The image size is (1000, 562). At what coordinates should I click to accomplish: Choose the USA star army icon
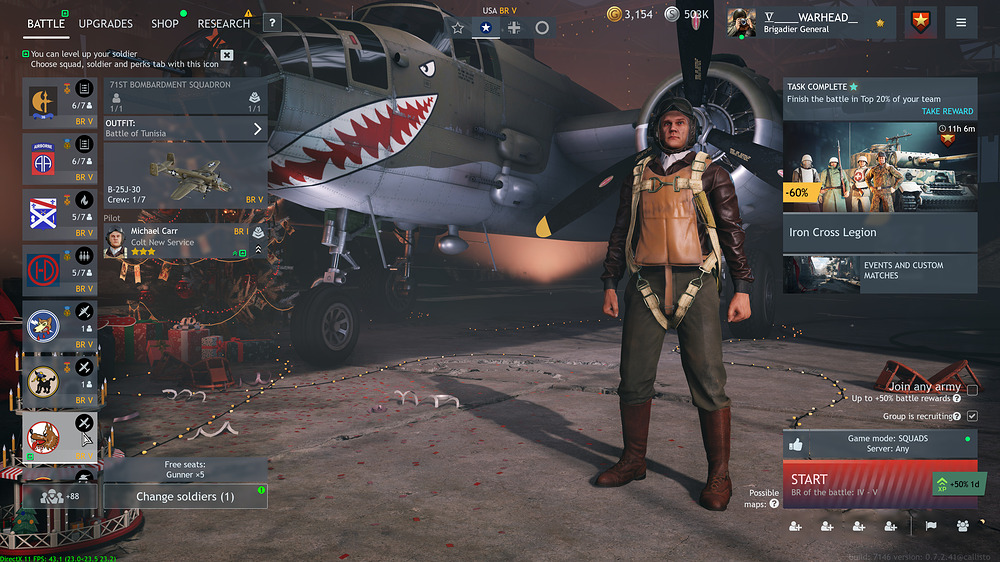(x=486, y=28)
